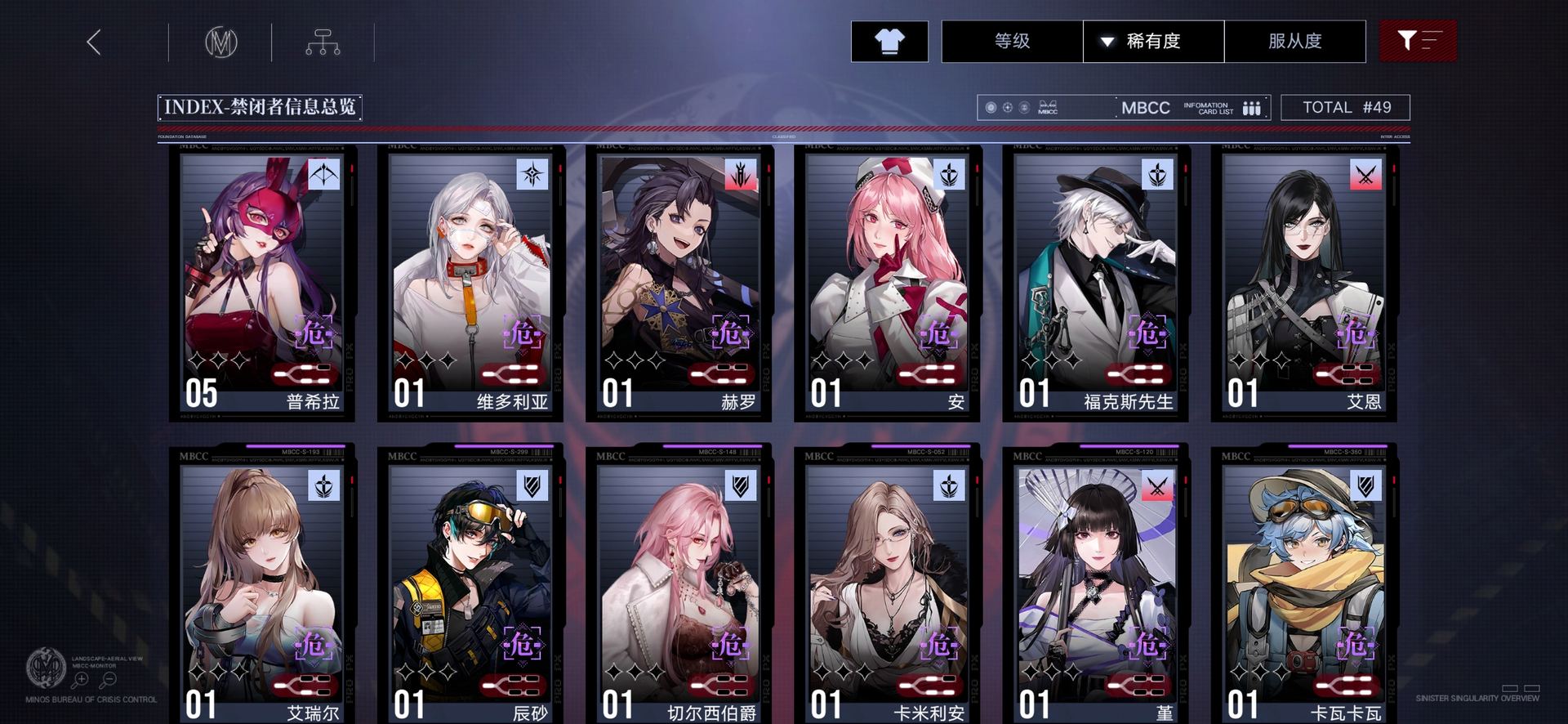Open the 福克斯先生 character card
This screenshot has height=724, width=1568.
[1095, 282]
